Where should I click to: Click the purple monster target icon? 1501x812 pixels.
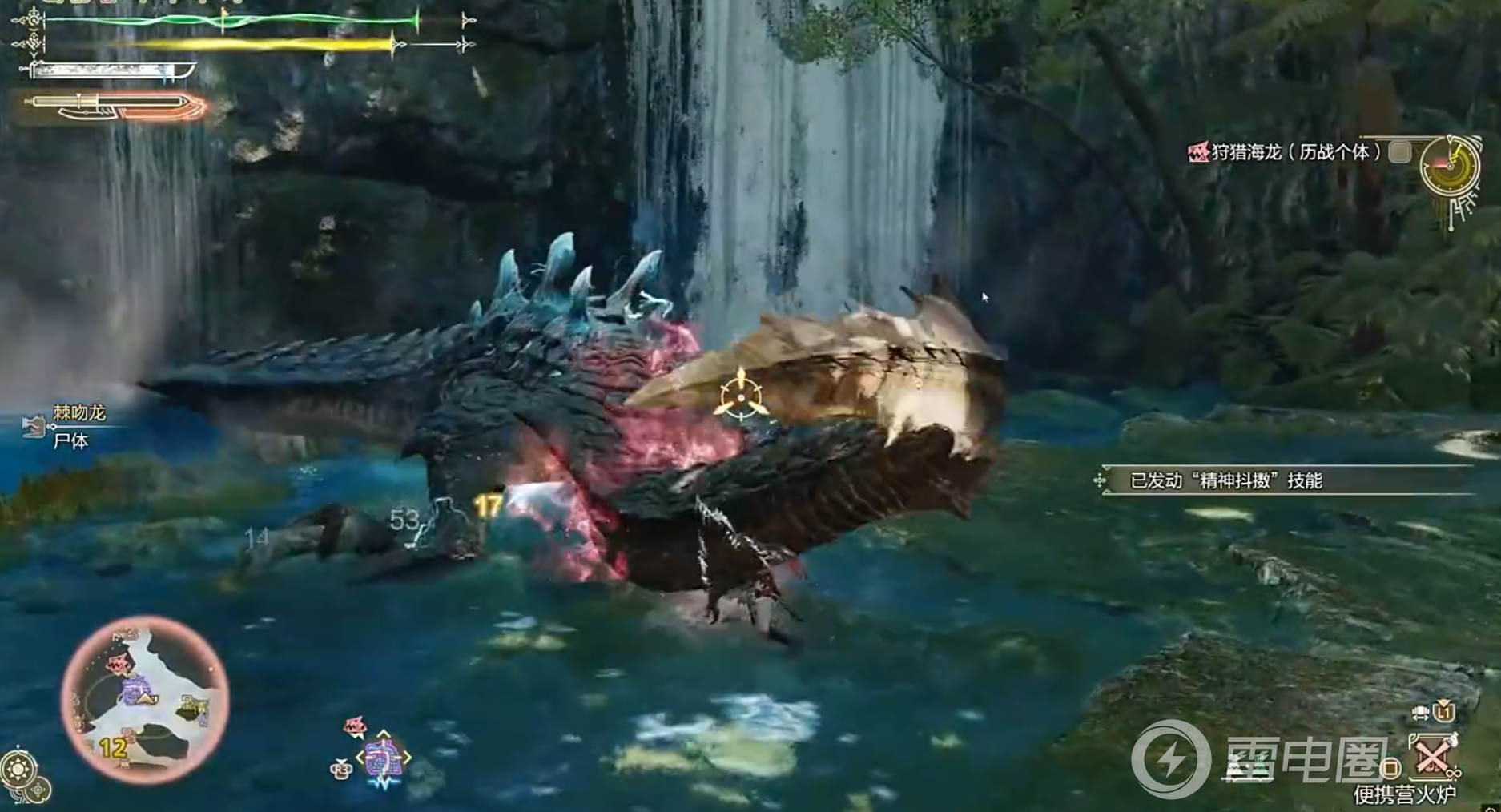383,758
